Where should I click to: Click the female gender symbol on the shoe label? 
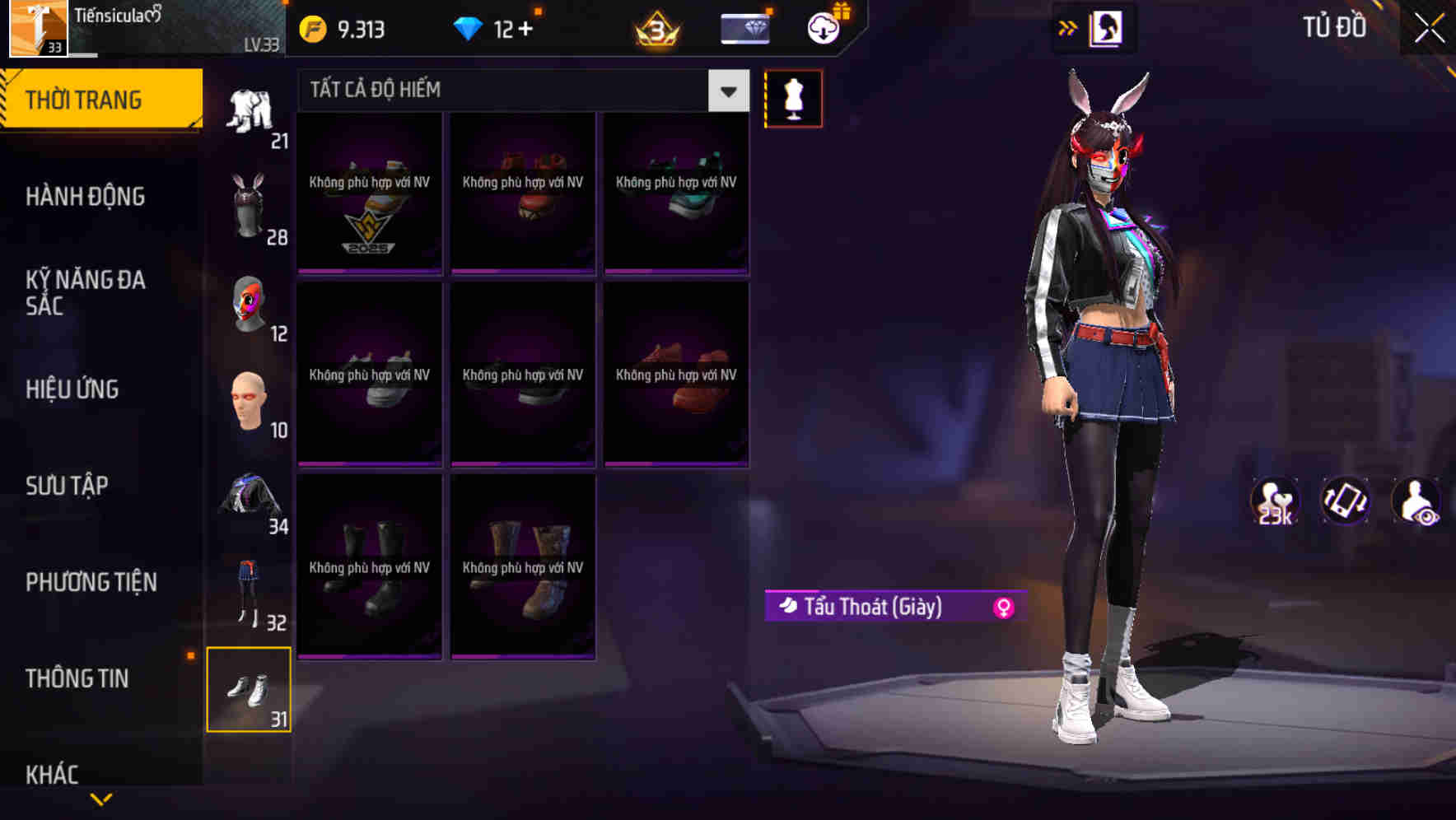1002,607
